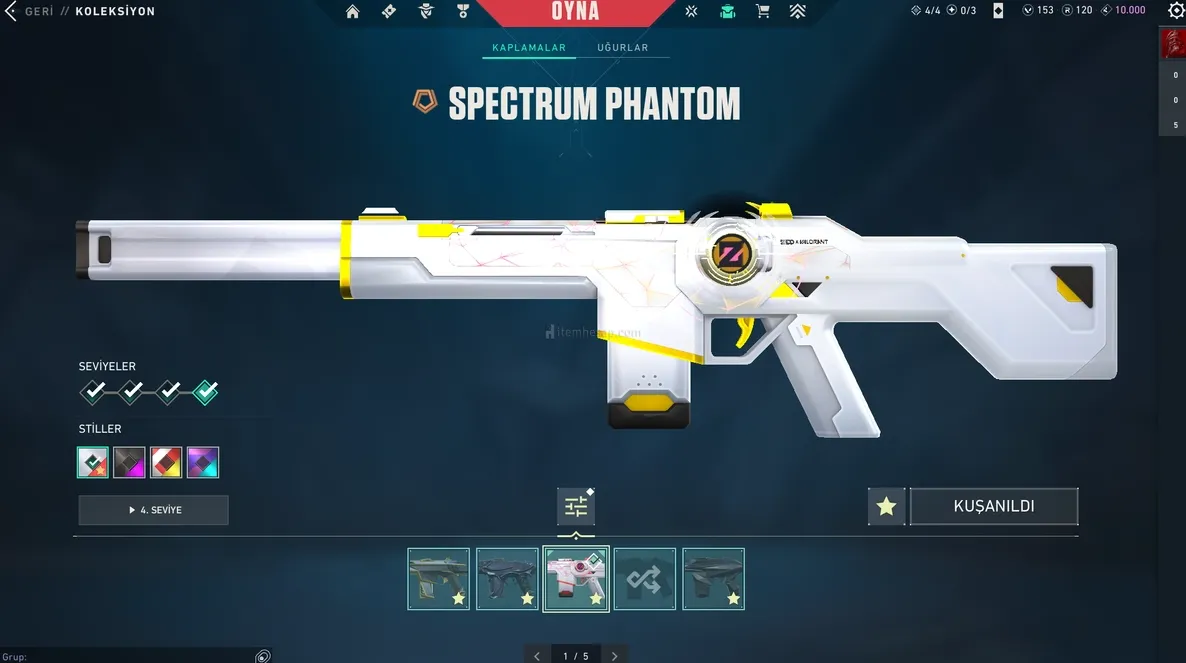Click the red OYNA play button
The width and height of the screenshot is (1186, 663).
click(575, 12)
